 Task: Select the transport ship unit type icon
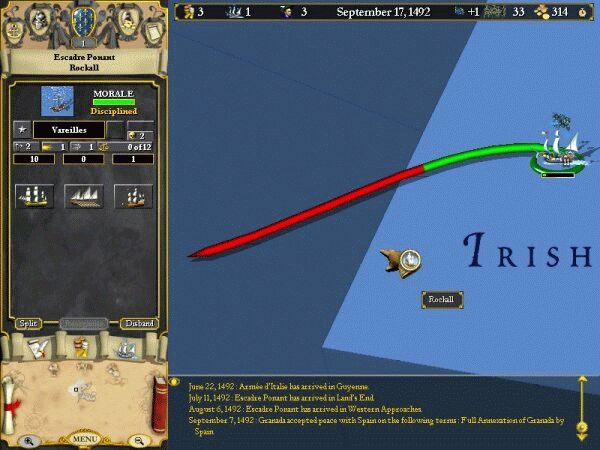(x=133, y=196)
